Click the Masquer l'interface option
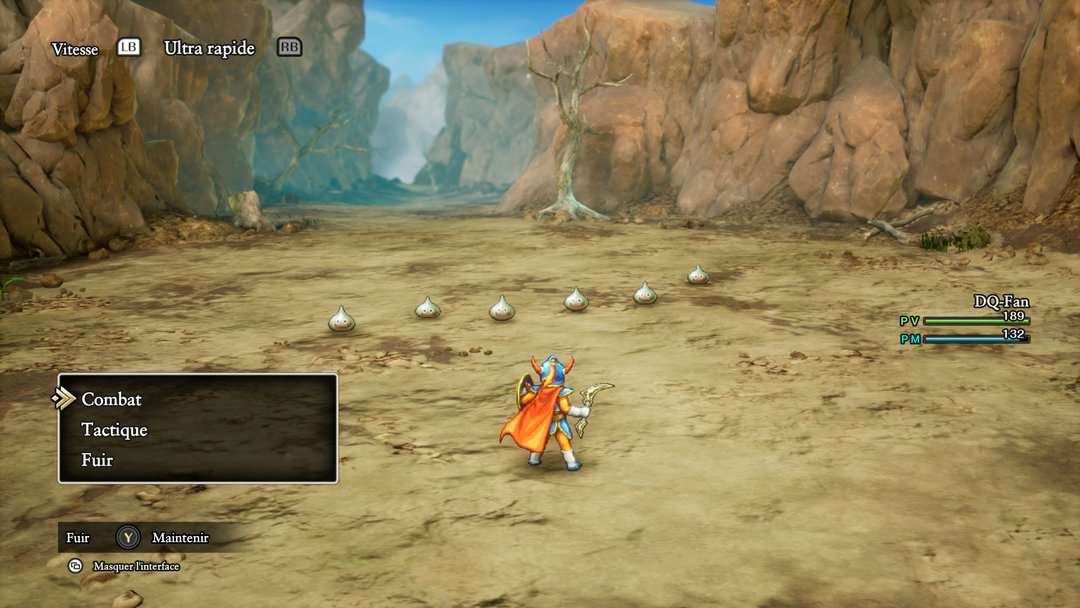Image resolution: width=1080 pixels, height=608 pixels. [135, 566]
